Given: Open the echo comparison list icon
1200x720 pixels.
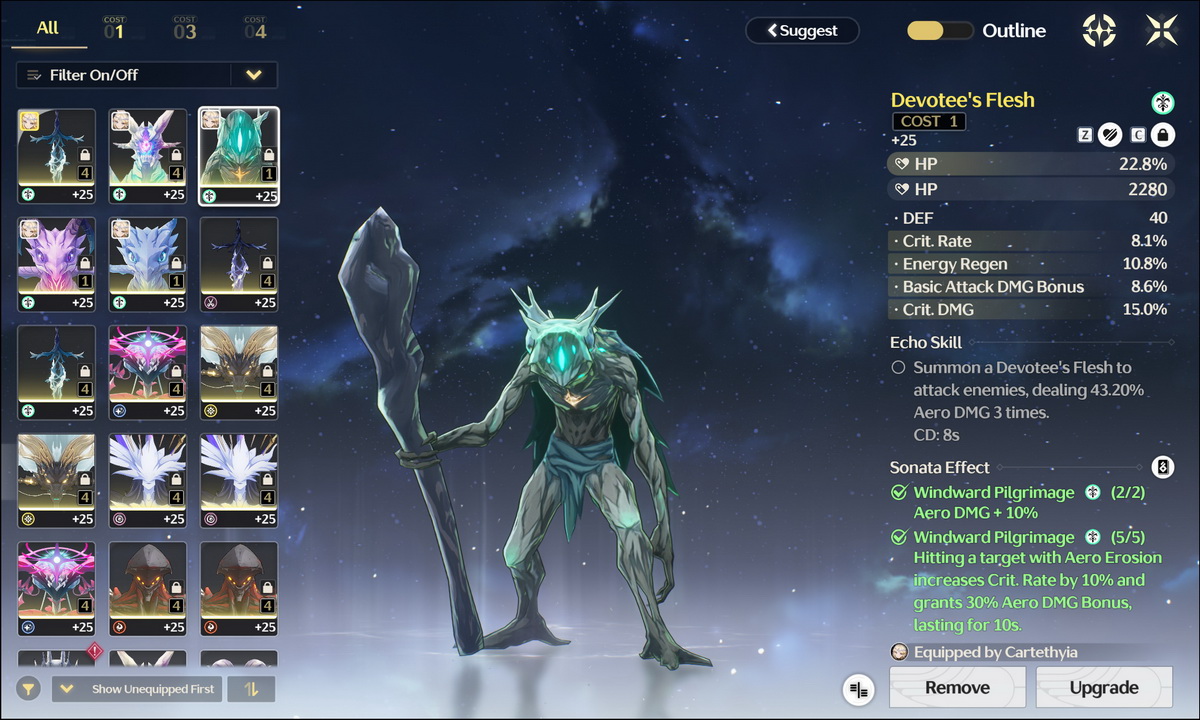Looking at the screenshot, I should click(858, 688).
